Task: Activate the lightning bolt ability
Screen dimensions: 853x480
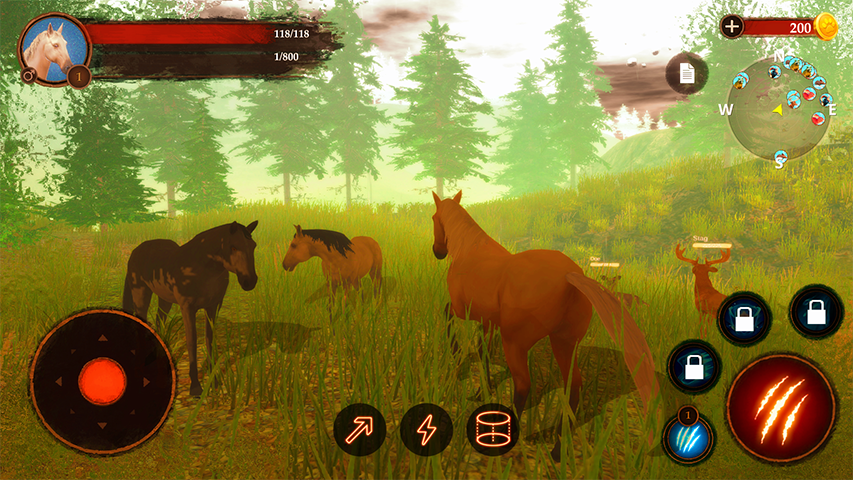Action: pyautogui.click(x=426, y=430)
